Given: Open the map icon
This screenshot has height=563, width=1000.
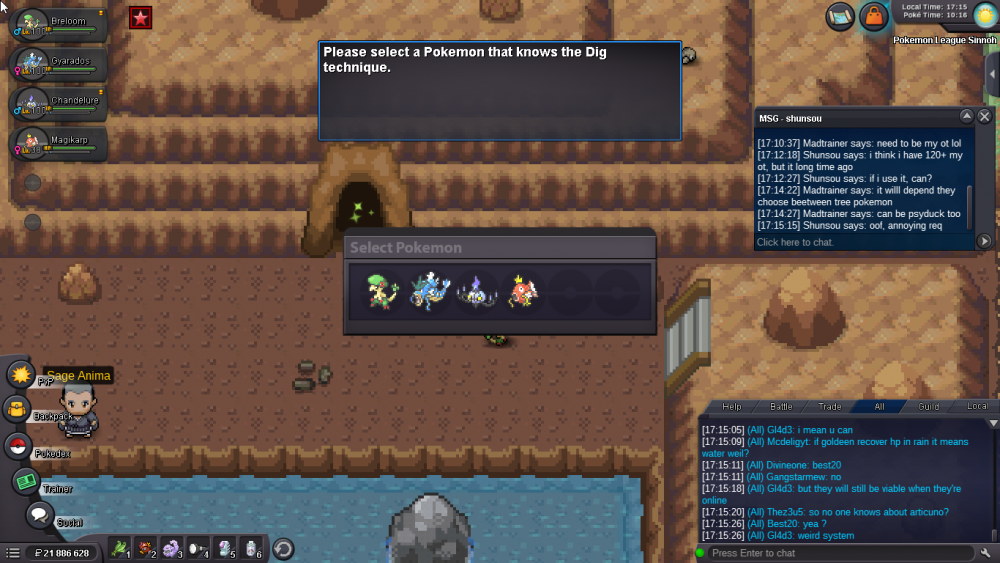Looking at the screenshot, I should click(840, 16).
